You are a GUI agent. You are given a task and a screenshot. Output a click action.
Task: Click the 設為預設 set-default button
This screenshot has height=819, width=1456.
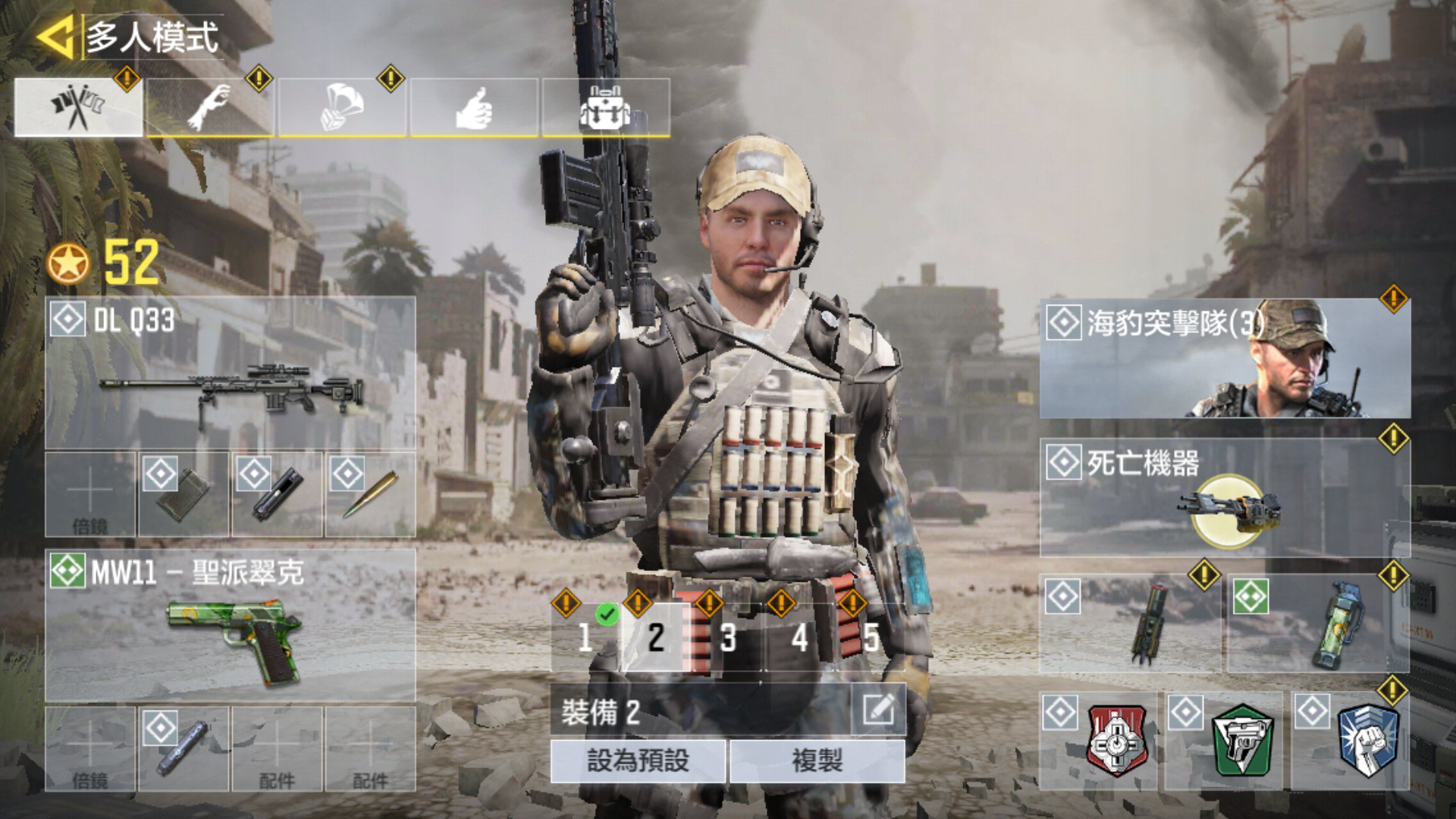(638, 761)
